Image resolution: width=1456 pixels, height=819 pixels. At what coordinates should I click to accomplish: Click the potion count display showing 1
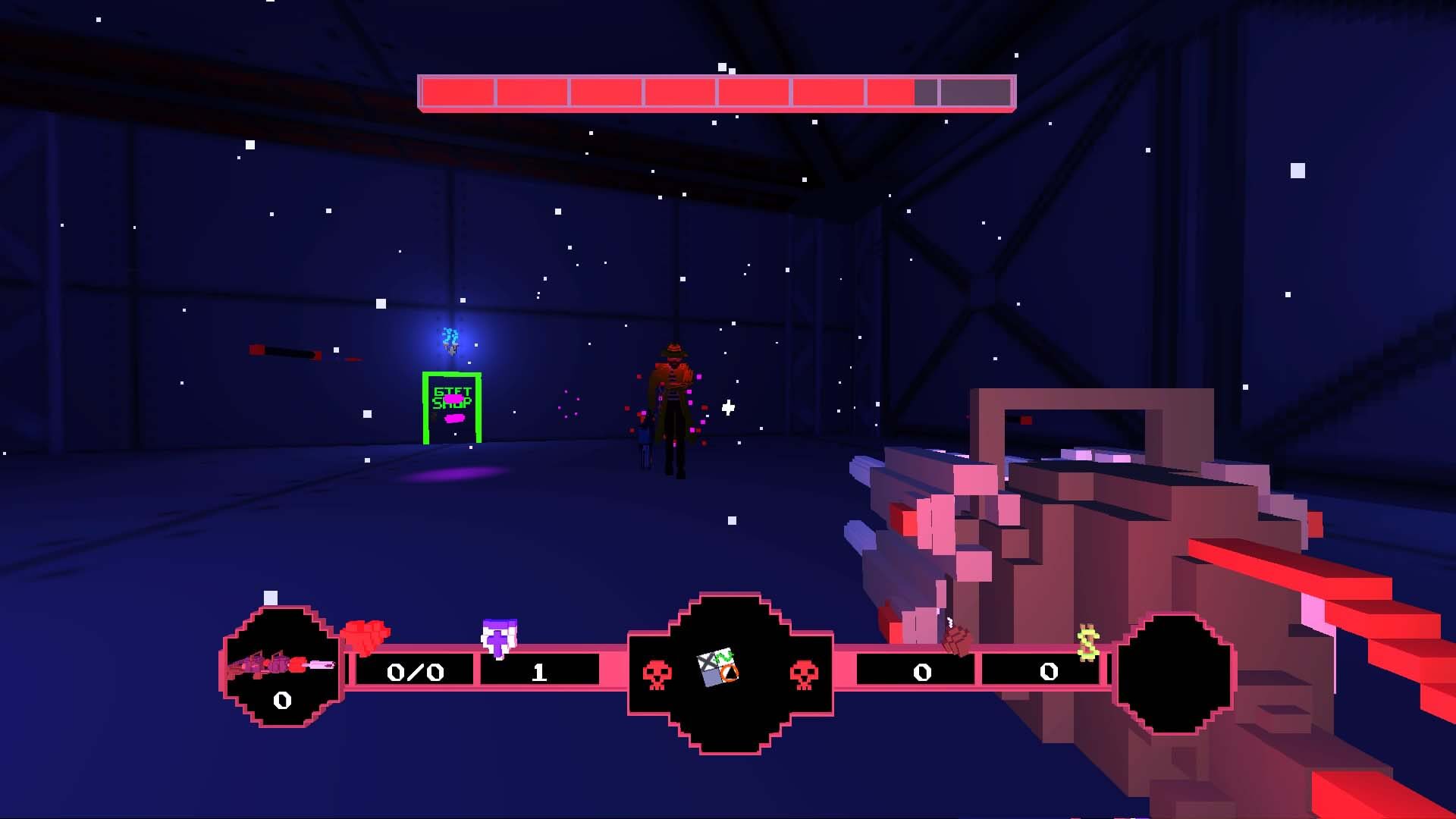click(x=540, y=672)
